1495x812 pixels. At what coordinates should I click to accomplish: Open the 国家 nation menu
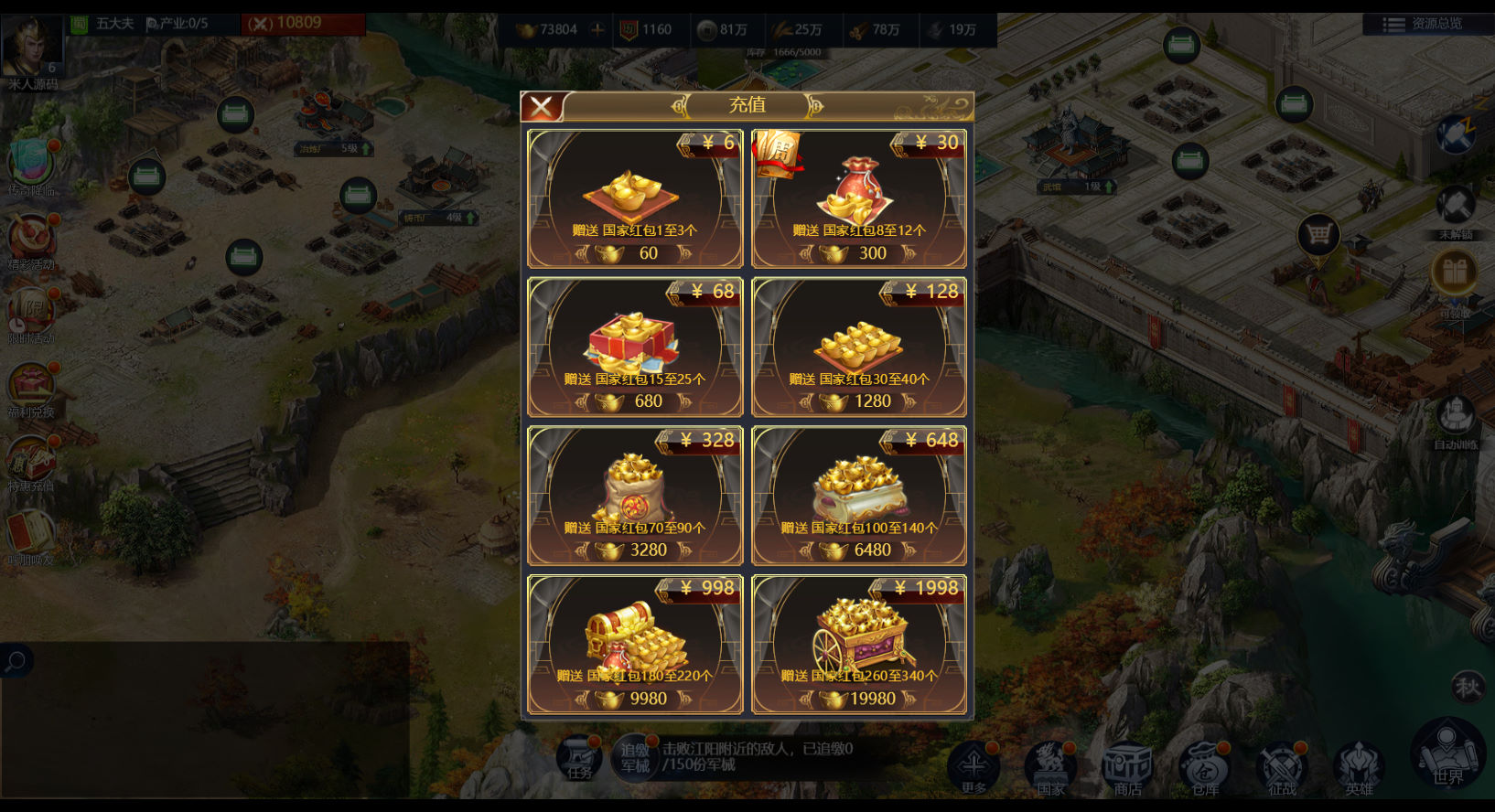click(x=1050, y=766)
